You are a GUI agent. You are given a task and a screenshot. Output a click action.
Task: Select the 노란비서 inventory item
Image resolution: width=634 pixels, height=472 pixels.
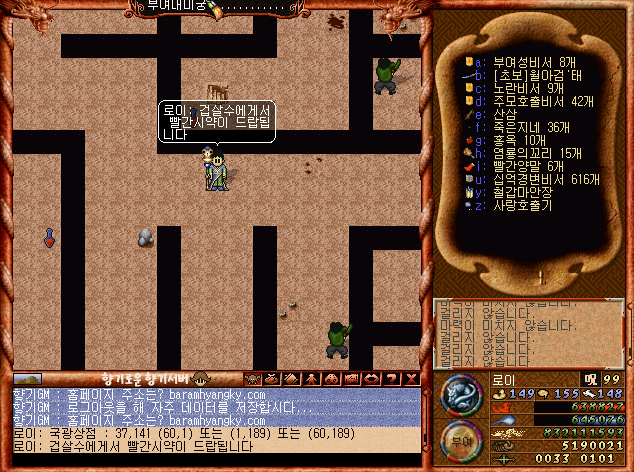(x=522, y=88)
